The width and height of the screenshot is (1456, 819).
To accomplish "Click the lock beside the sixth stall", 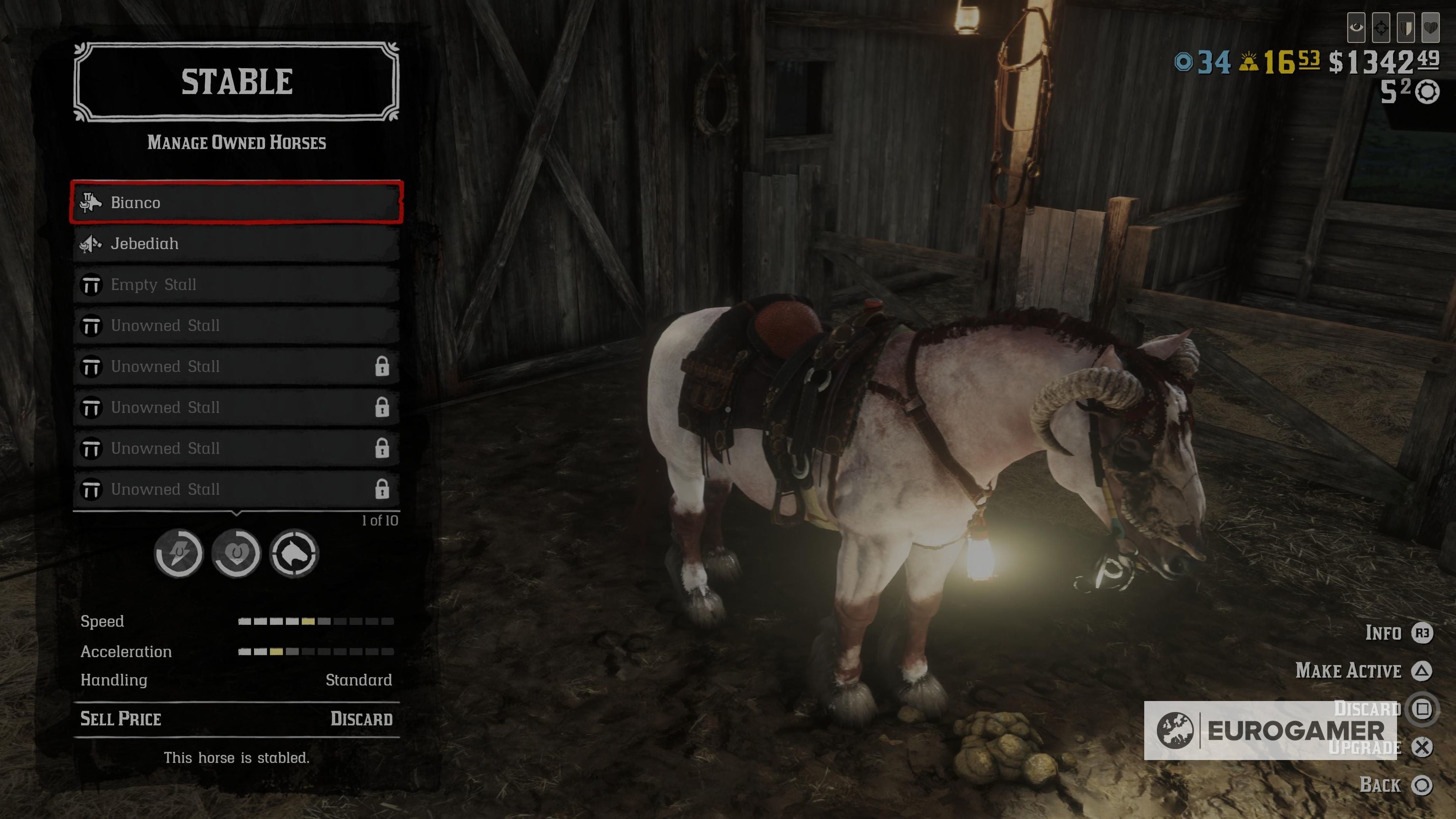I will (x=384, y=407).
